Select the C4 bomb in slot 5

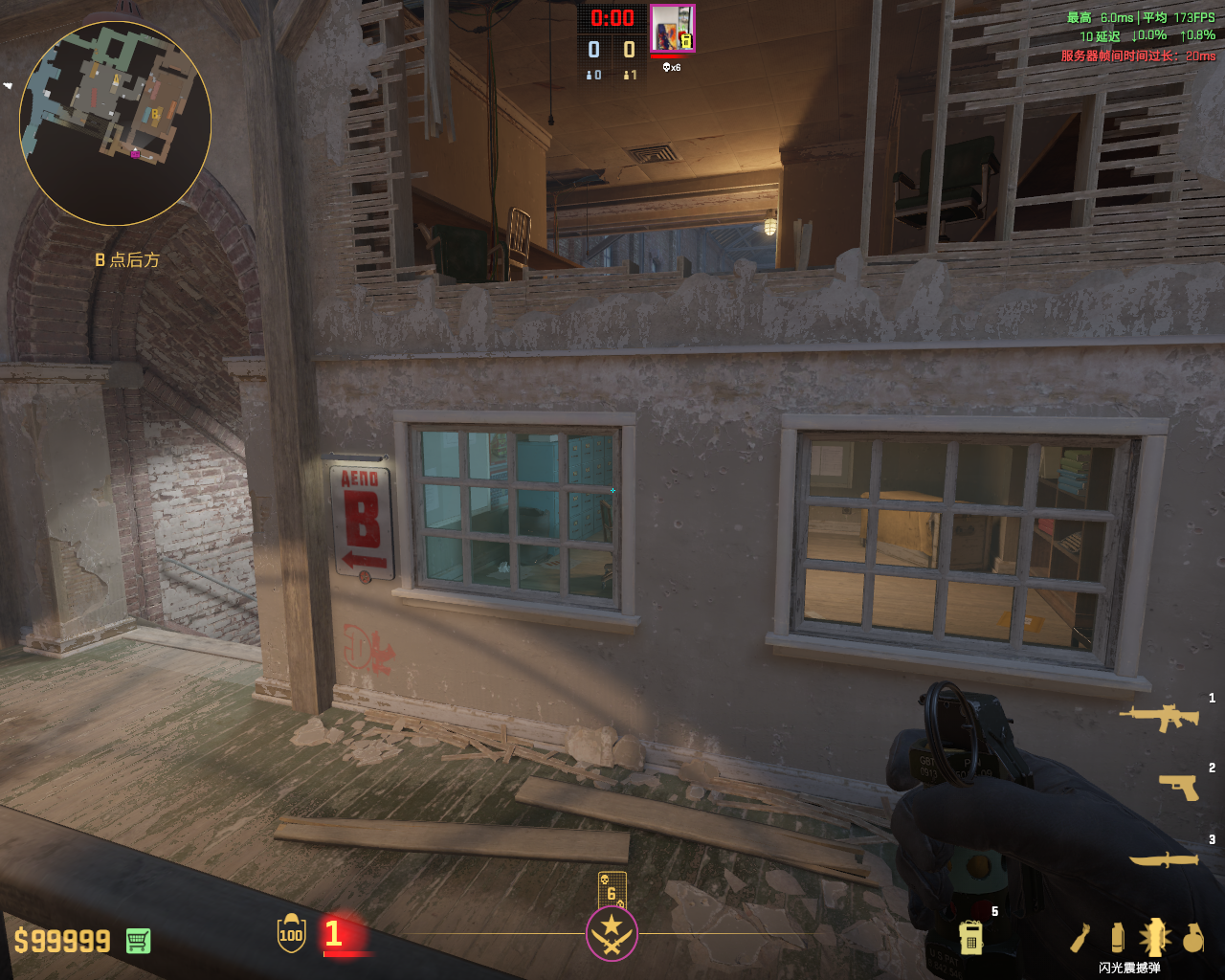pos(970,936)
